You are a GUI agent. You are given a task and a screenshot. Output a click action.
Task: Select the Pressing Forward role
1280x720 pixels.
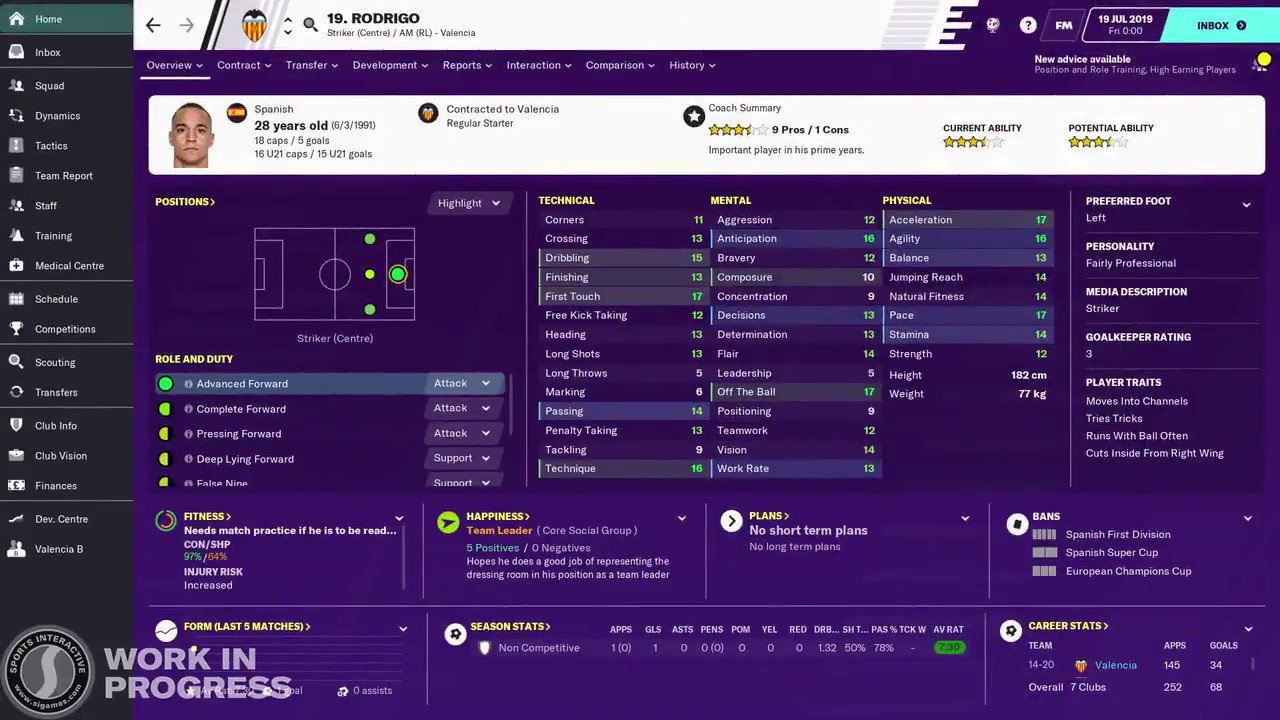click(239, 433)
